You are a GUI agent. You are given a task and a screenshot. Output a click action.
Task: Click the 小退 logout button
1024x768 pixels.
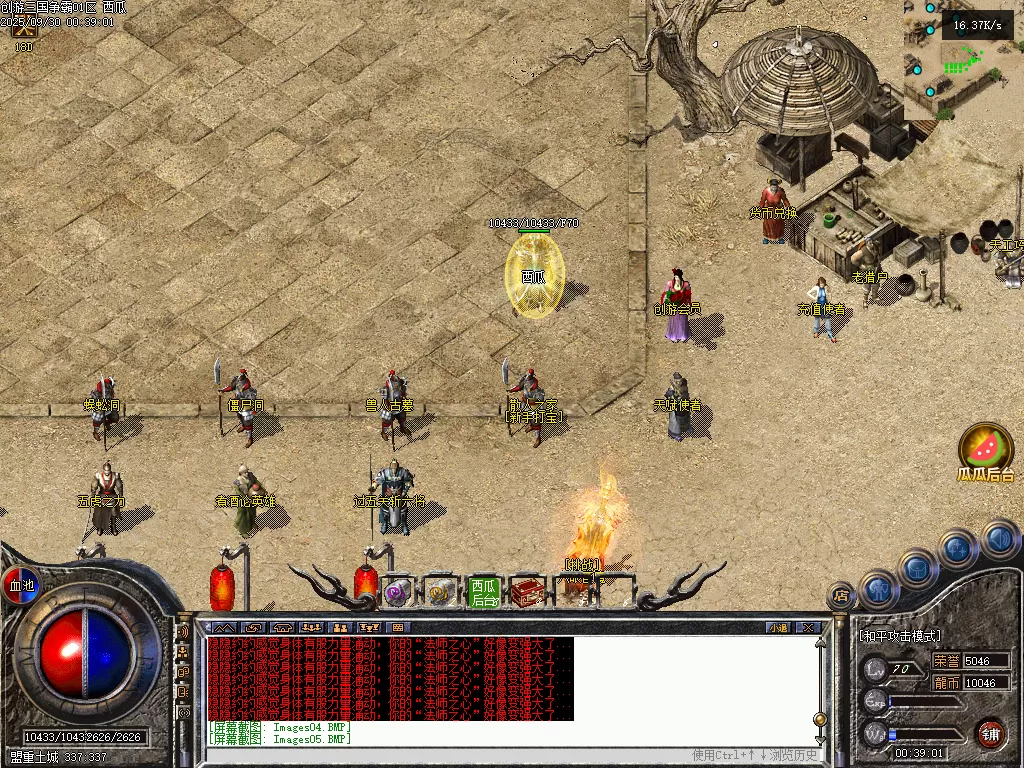pos(778,628)
